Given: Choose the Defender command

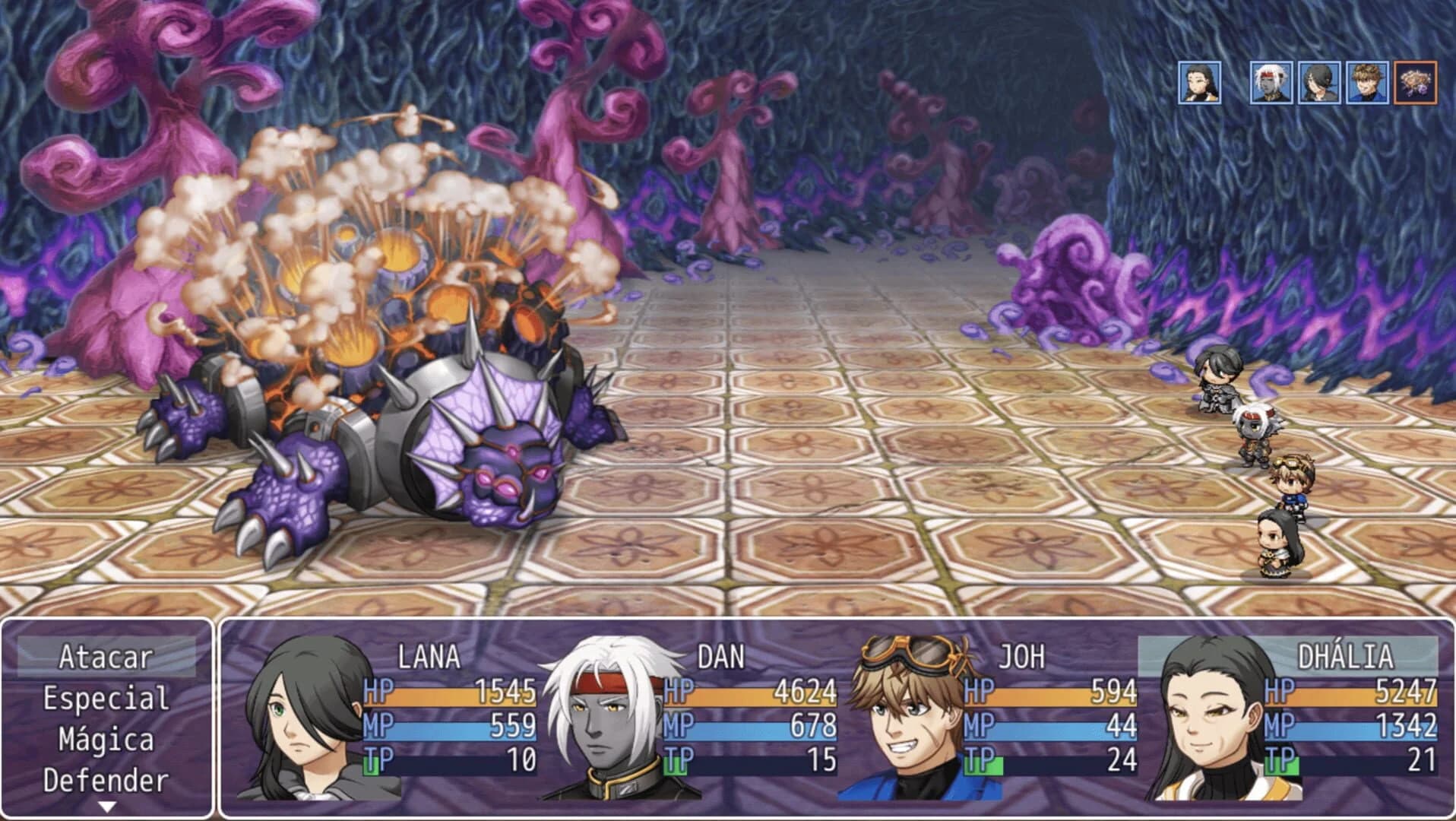Looking at the screenshot, I should point(105,781).
